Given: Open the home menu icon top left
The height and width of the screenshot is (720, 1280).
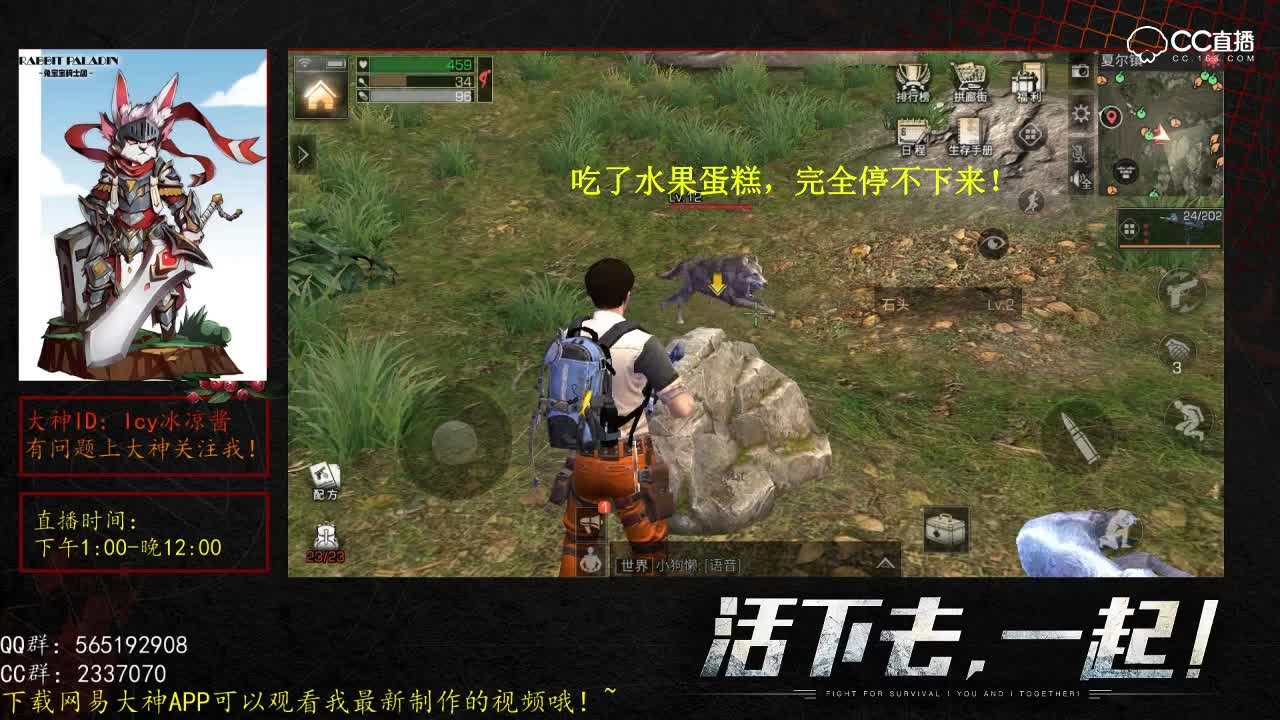Looking at the screenshot, I should pyautogui.click(x=320, y=97).
